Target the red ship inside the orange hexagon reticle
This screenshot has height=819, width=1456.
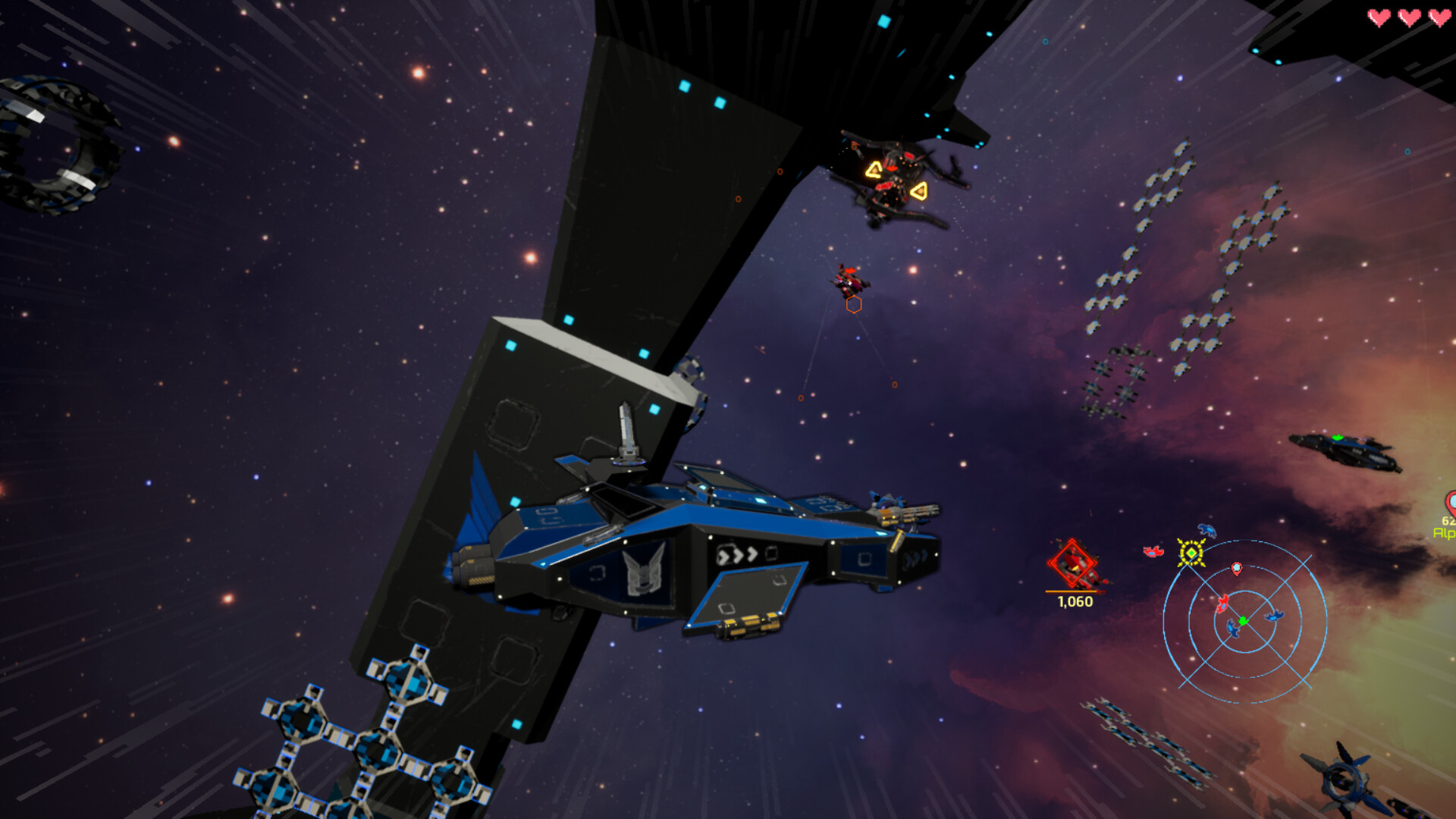click(x=849, y=282)
